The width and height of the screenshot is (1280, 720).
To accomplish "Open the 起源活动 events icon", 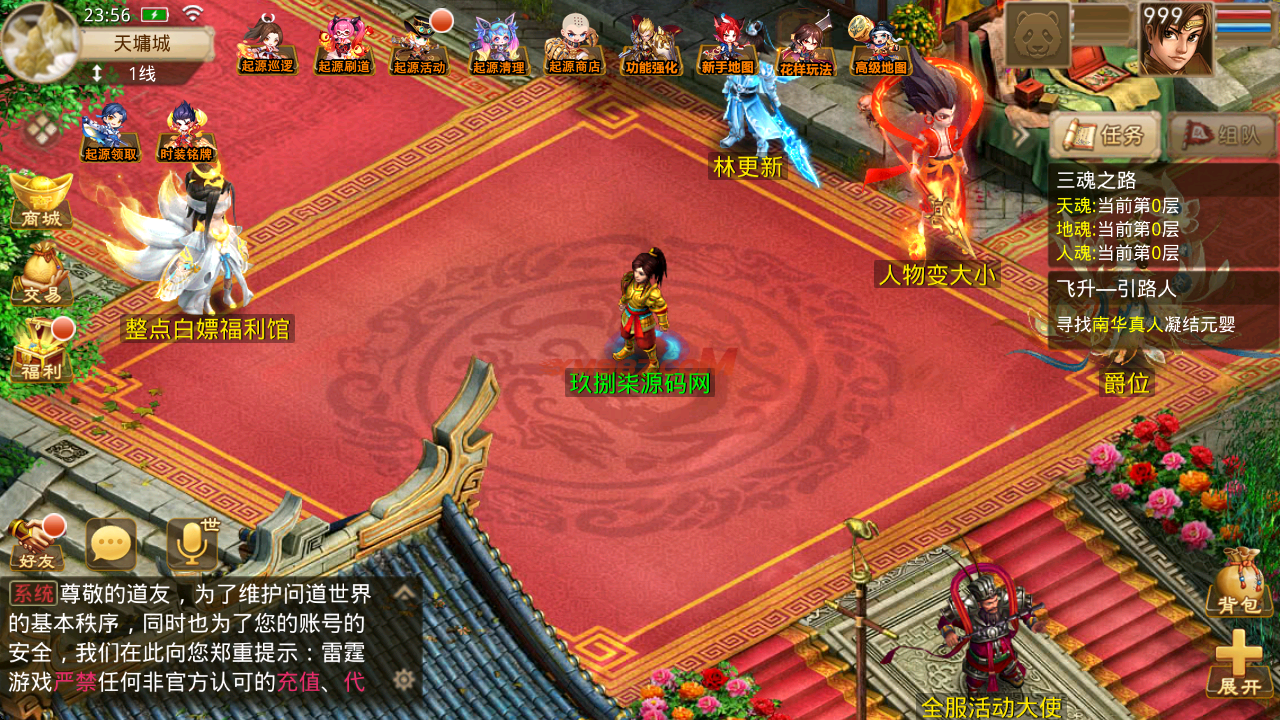I will click(420, 46).
